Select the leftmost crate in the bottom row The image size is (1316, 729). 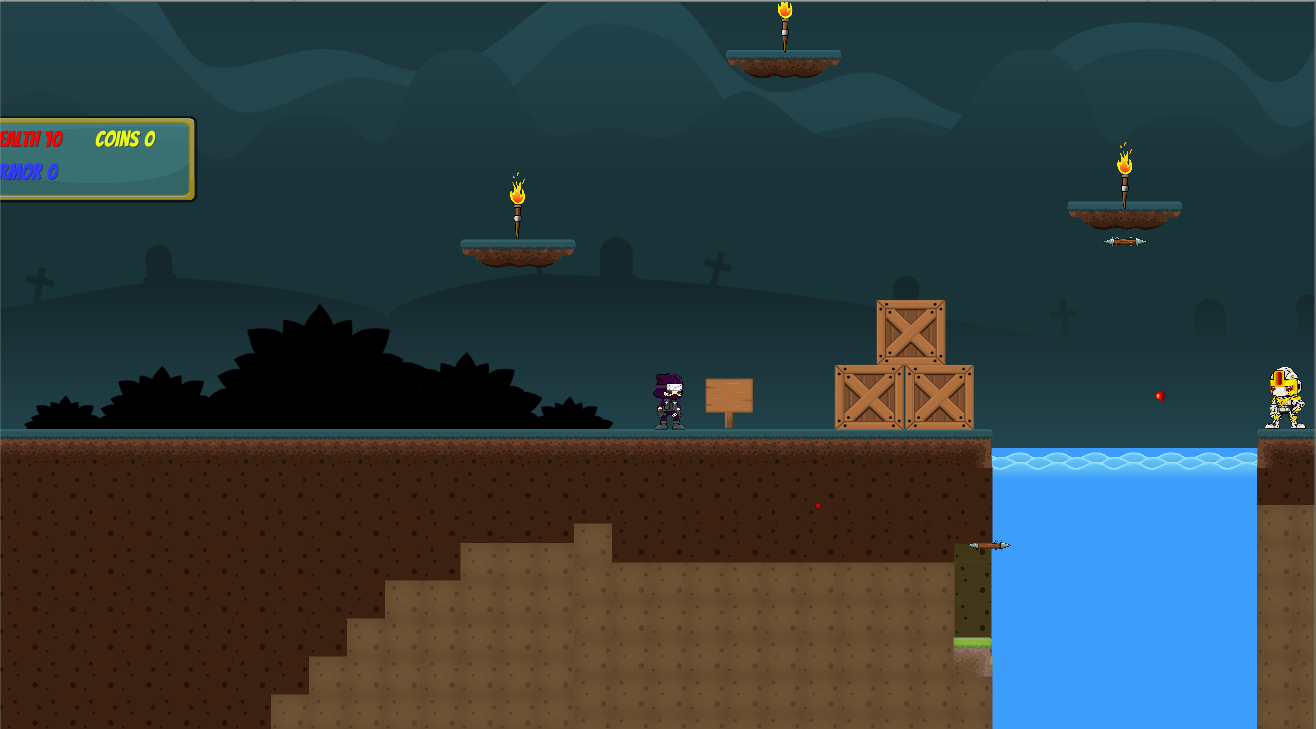point(867,398)
